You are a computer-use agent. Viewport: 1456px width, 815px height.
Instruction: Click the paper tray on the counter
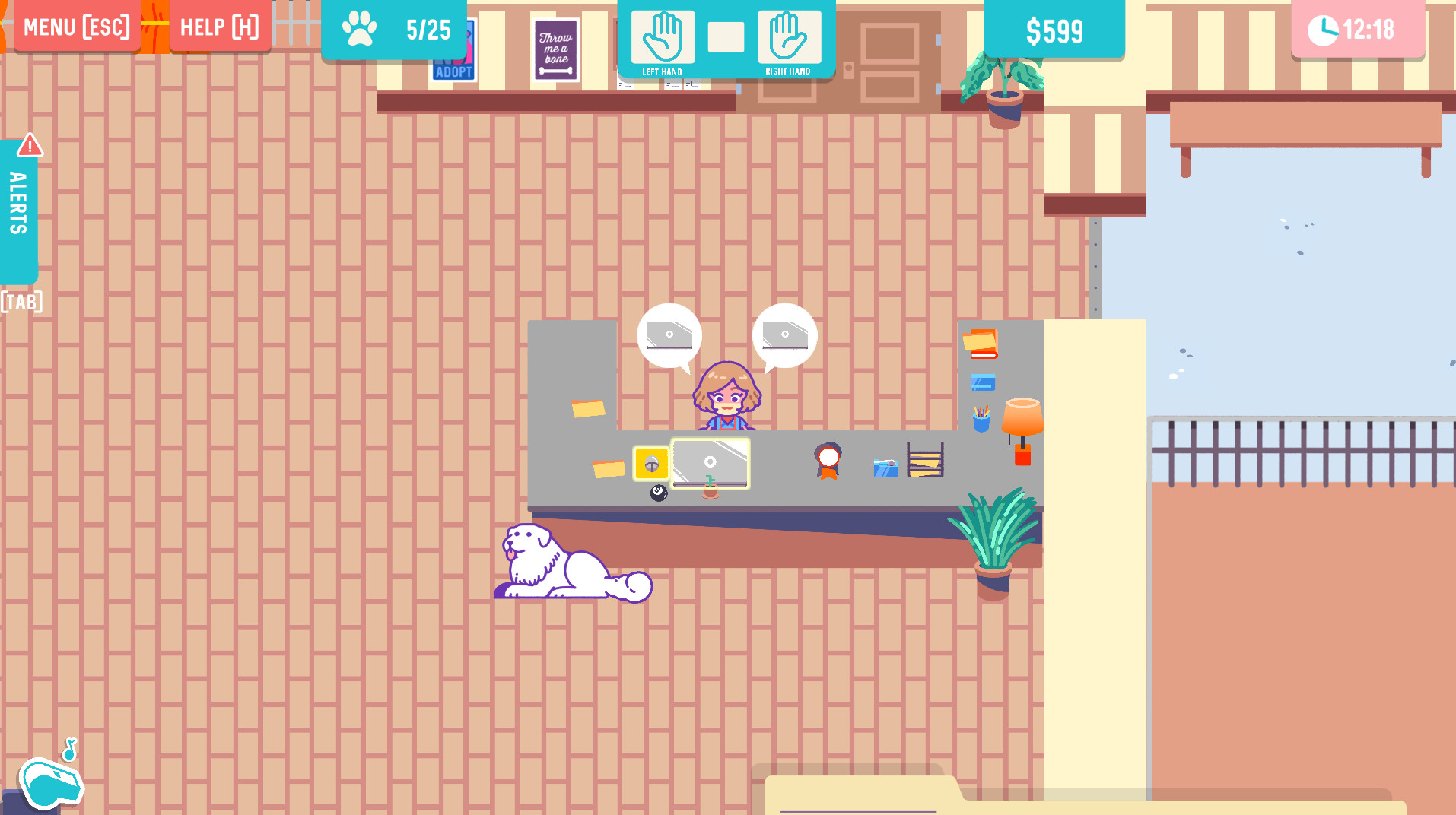coord(924,460)
